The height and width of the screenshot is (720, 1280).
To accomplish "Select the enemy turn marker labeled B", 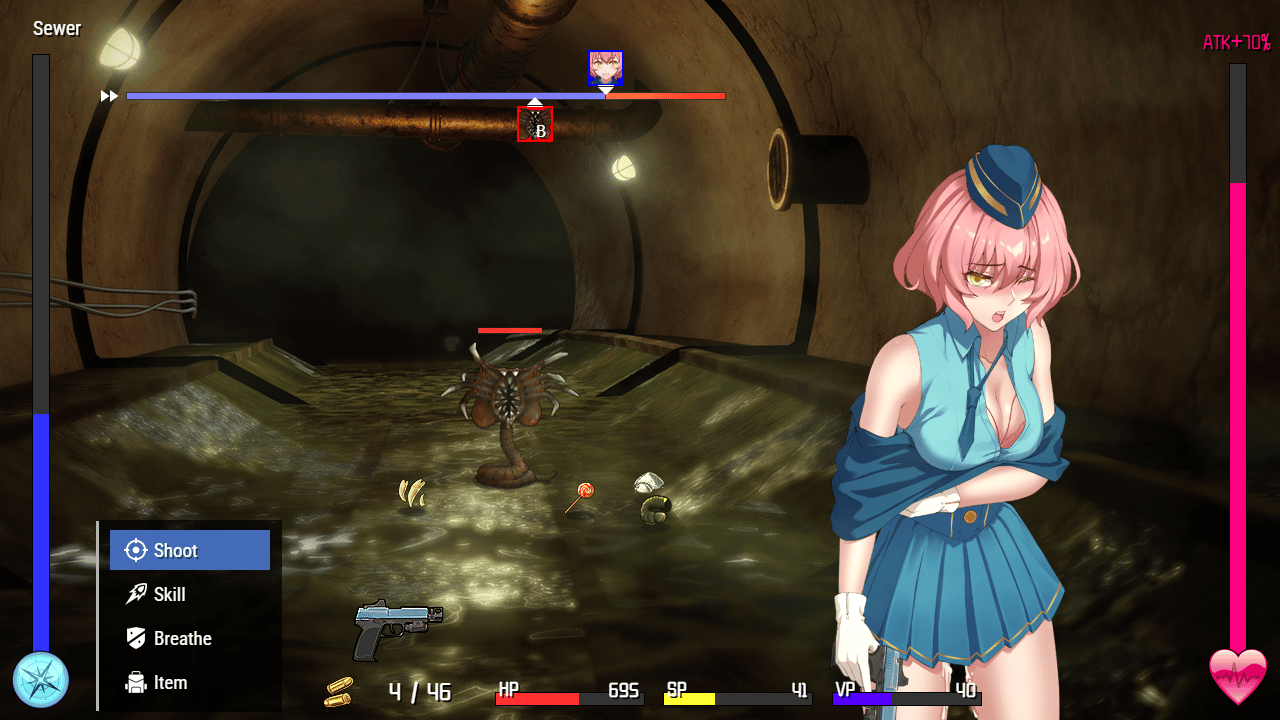I will pos(535,124).
